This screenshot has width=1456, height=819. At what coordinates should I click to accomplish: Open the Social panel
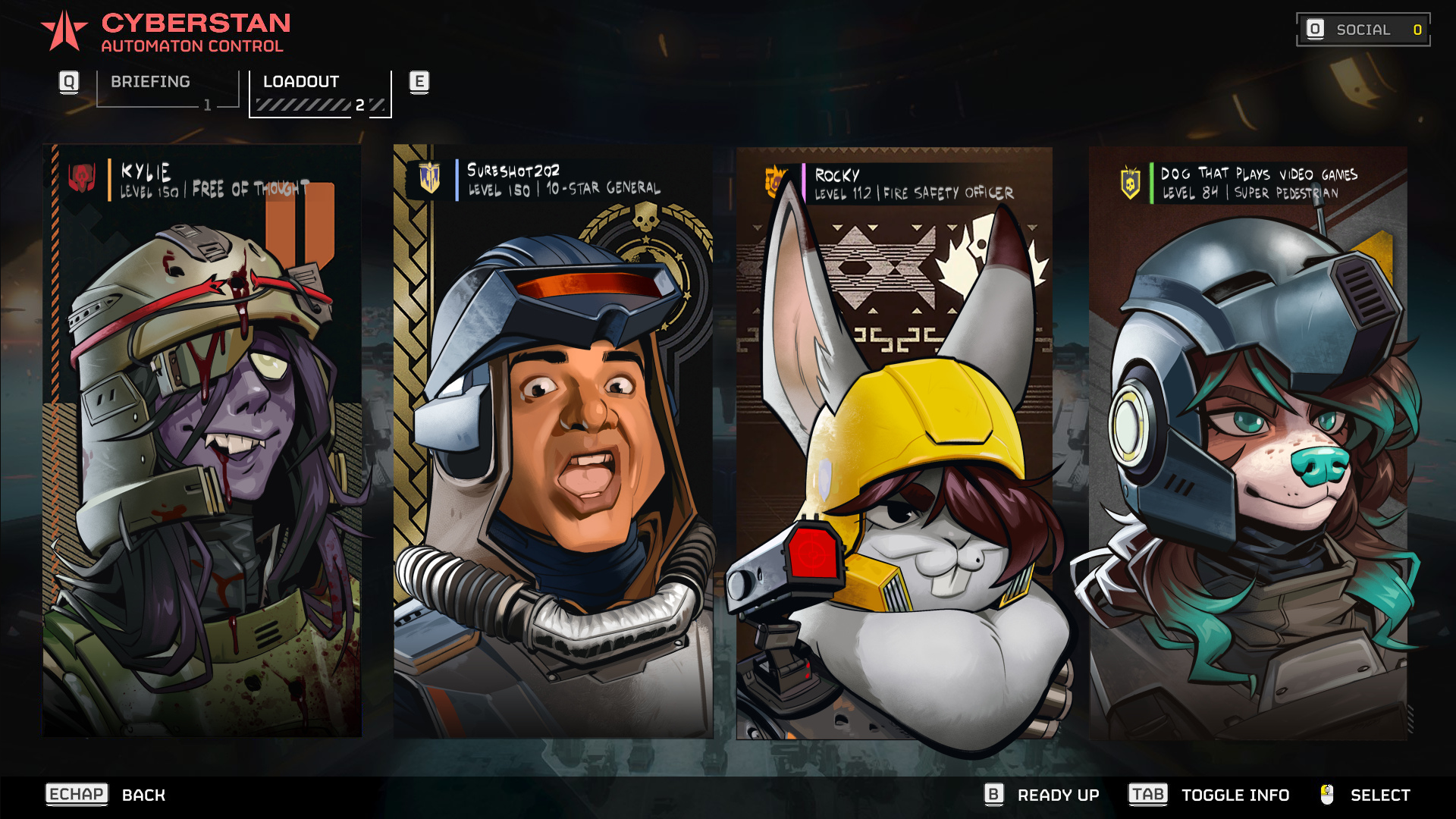pyautogui.click(x=1363, y=30)
